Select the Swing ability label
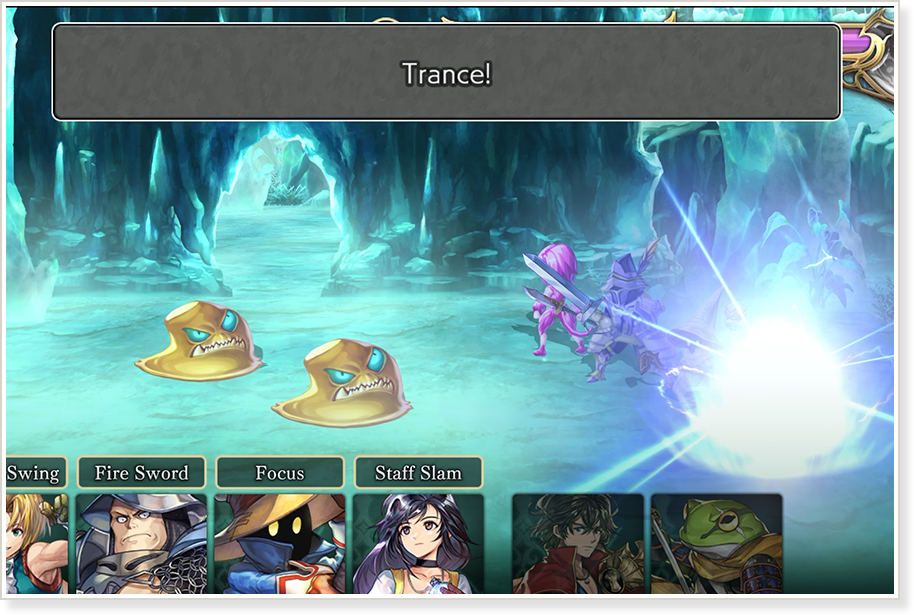Screen dimensions: 914x615 (35, 473)
